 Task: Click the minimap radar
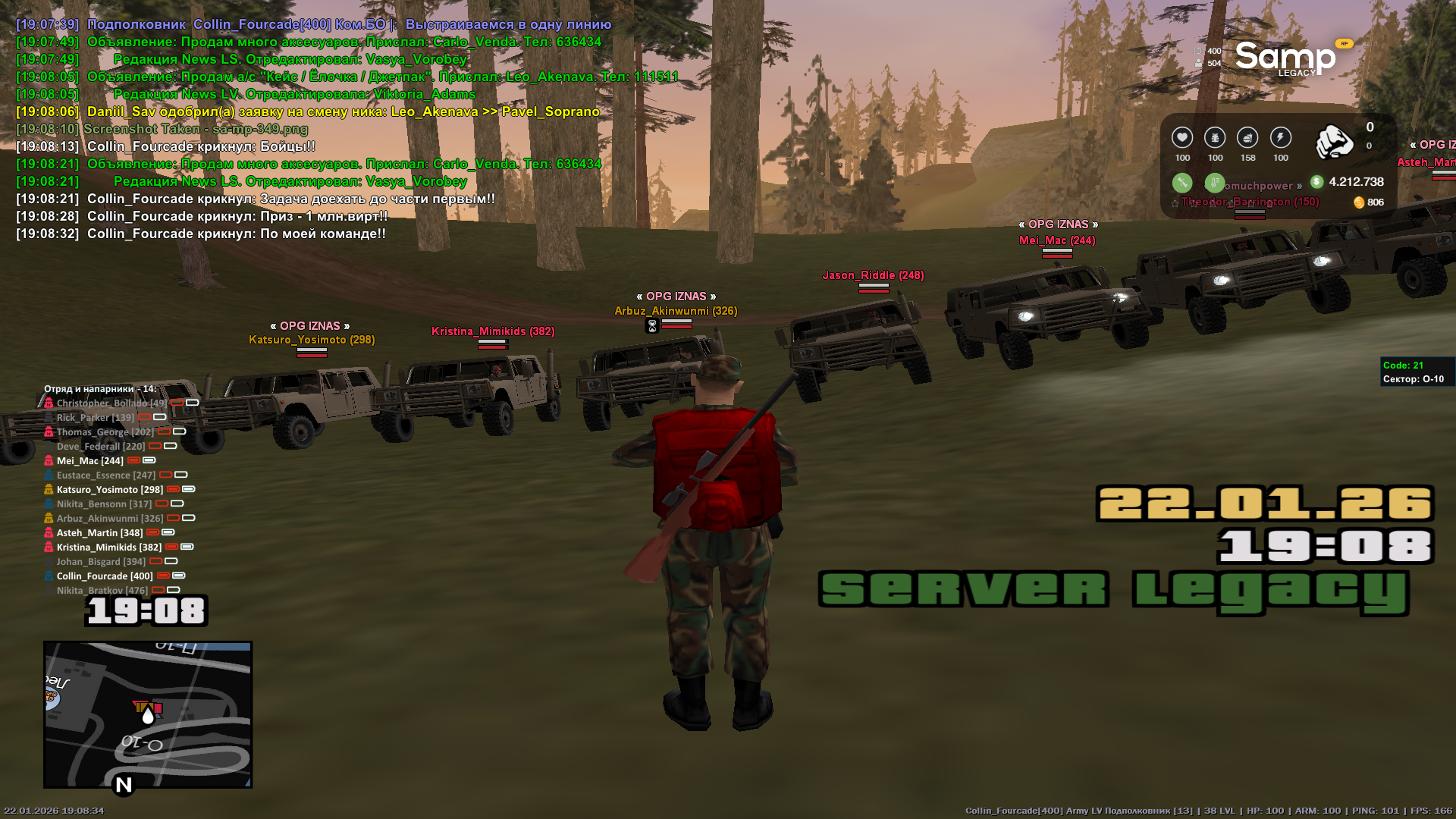[x=148, y=714]
